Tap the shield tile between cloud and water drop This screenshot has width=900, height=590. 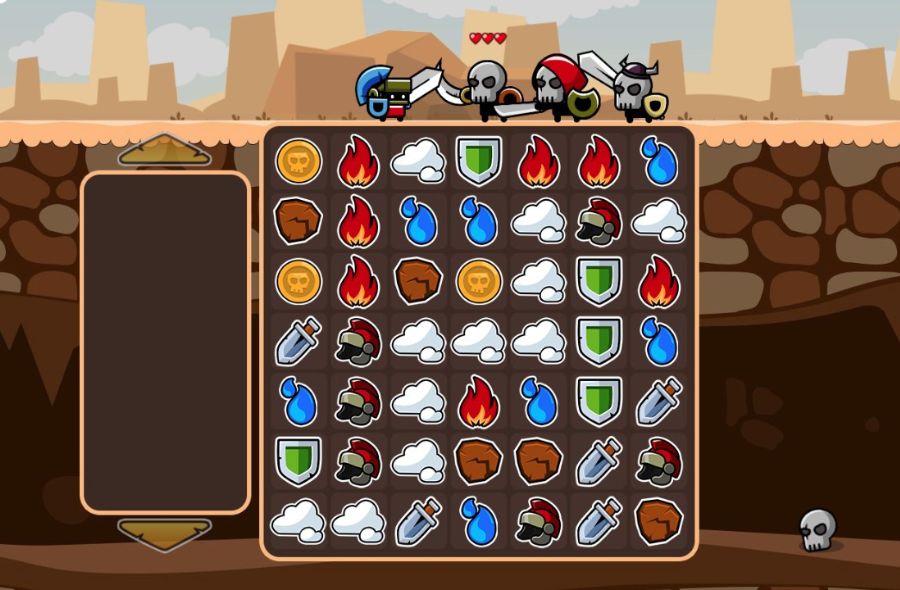(598, 342)
